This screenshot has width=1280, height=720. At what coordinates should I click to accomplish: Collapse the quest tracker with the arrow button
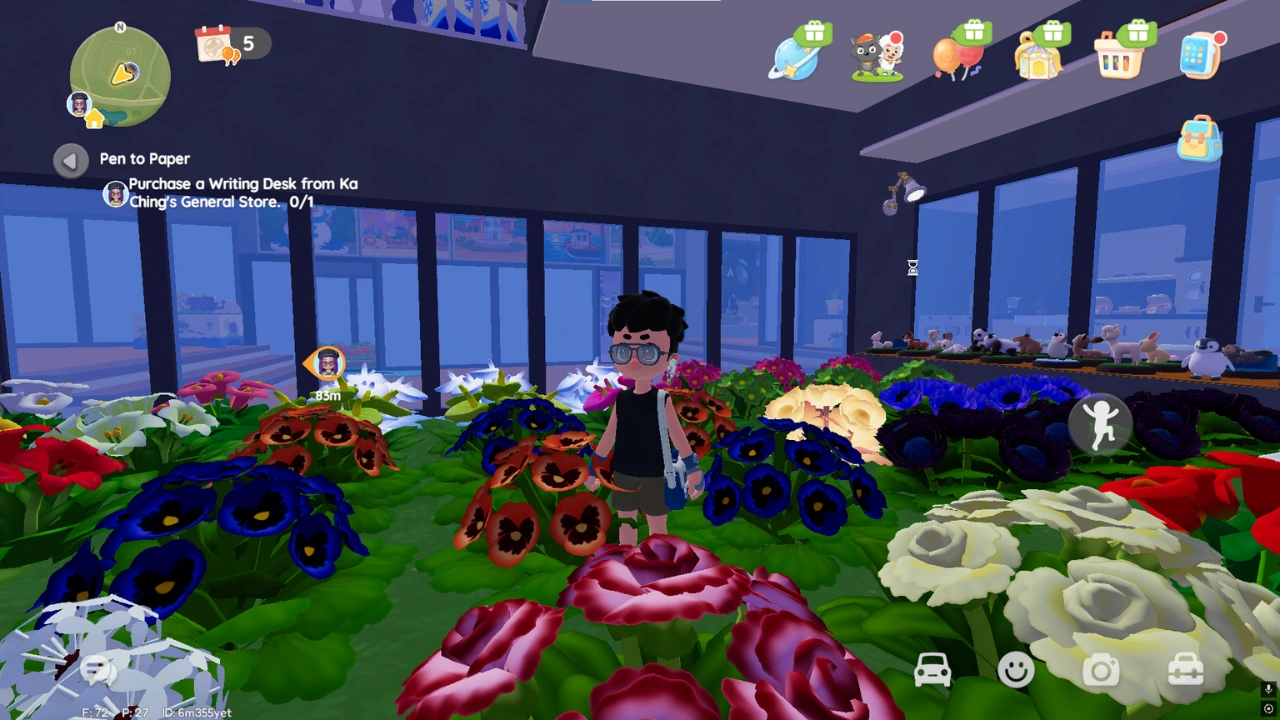click(70, 160)
